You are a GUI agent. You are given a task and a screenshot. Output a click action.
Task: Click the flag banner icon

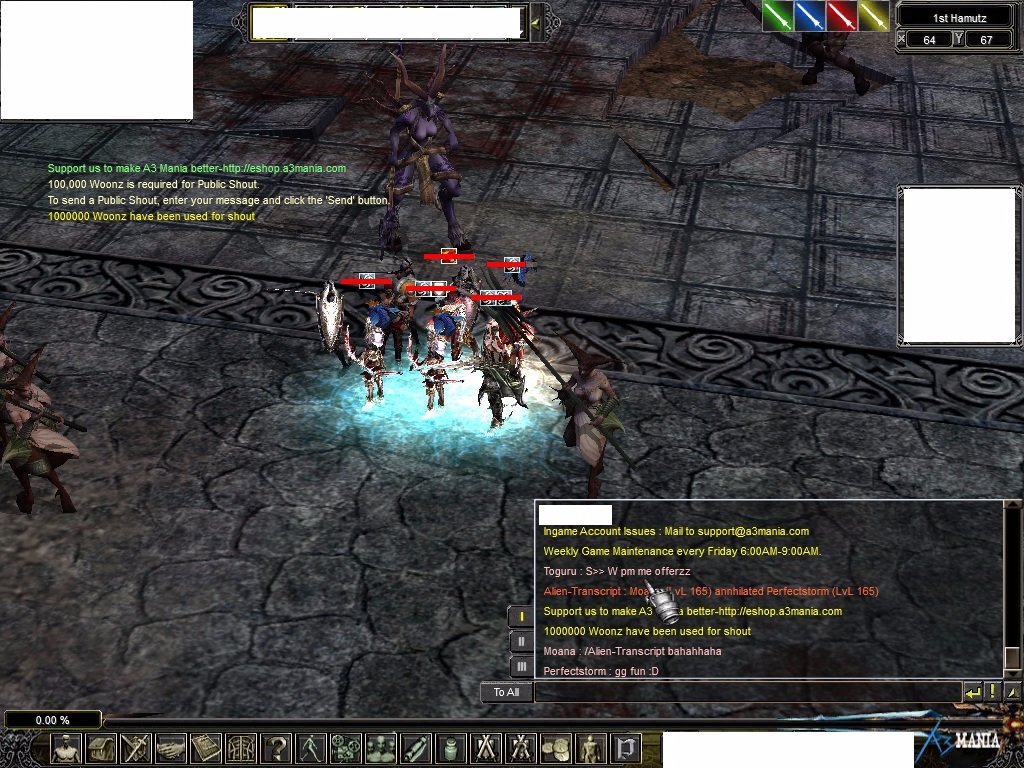pos(626,748)
